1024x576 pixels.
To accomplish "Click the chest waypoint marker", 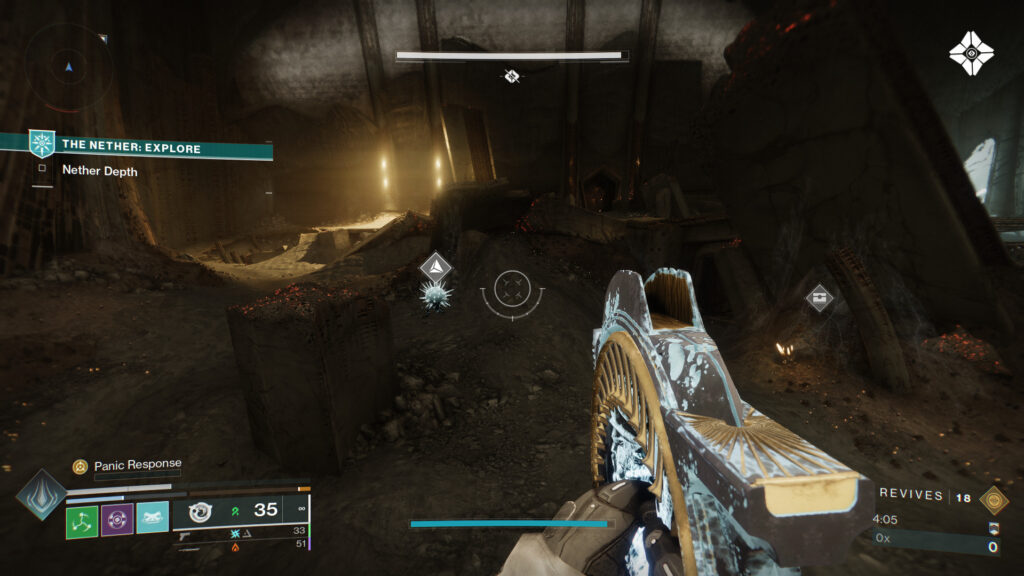I will (819, 297).
